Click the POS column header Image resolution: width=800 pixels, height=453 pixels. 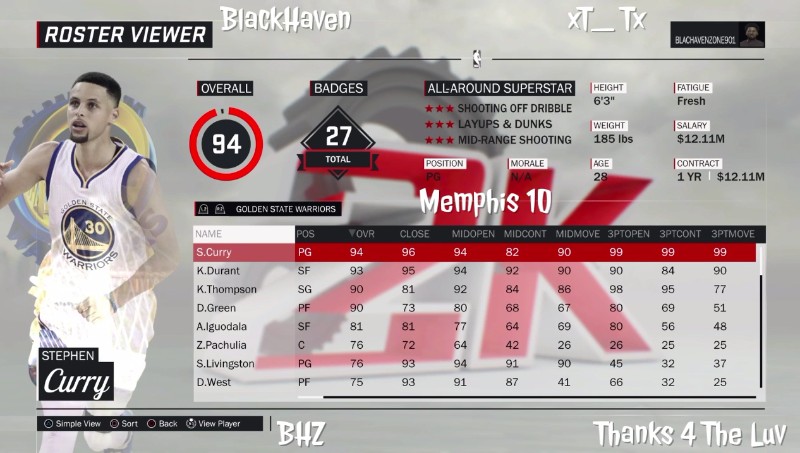point(306,234)
